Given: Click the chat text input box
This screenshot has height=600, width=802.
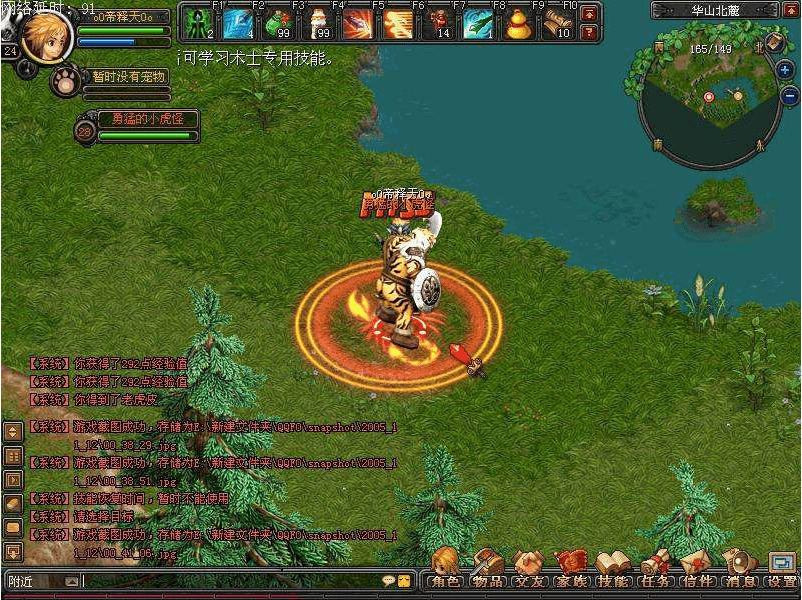Looking at the screenshot, I should click(230, 580).
